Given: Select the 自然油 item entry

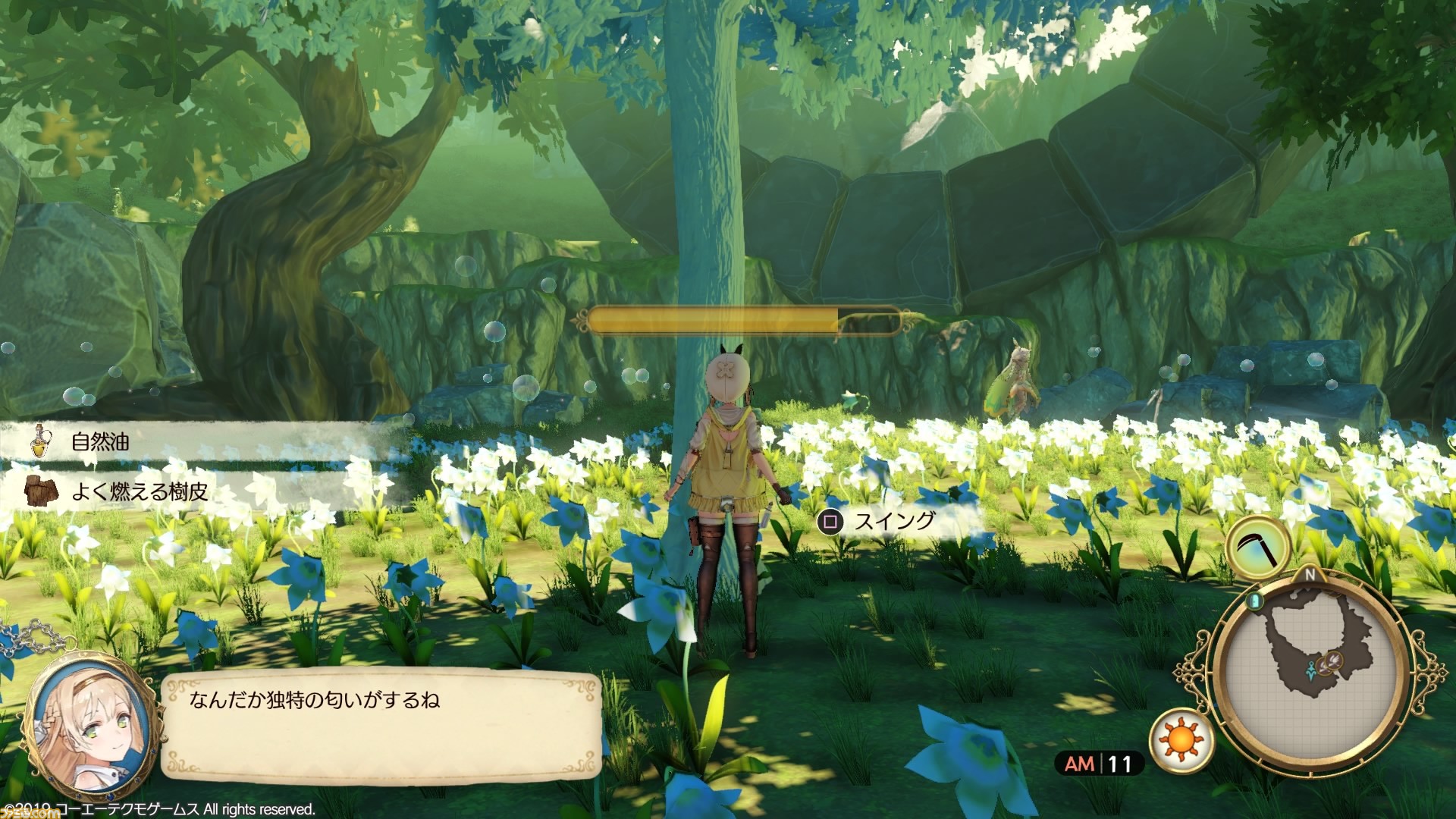Looking at the screenshot, I should coord(100,441).
